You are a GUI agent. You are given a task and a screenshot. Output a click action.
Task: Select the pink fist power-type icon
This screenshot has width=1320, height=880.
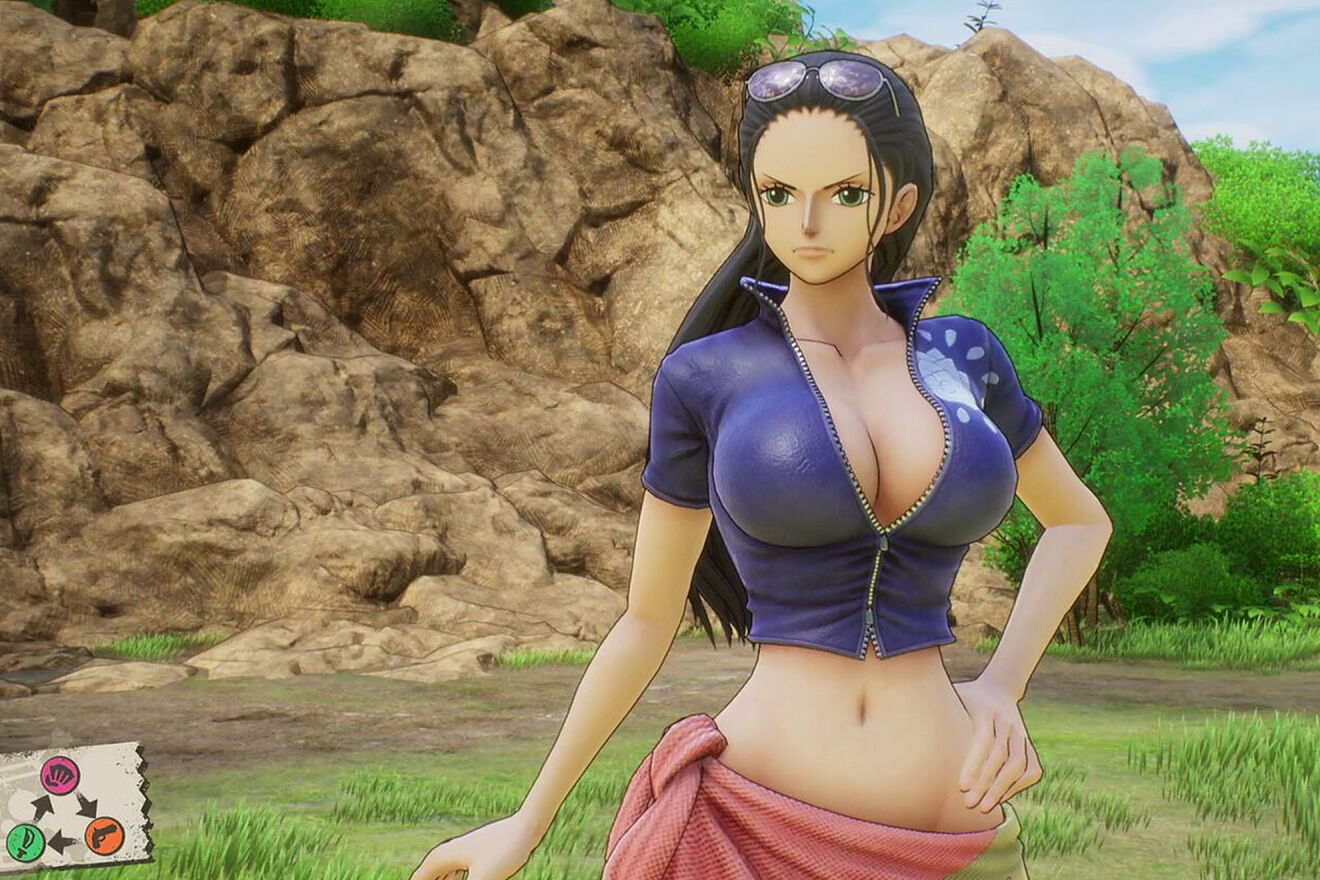coord(60,775)
